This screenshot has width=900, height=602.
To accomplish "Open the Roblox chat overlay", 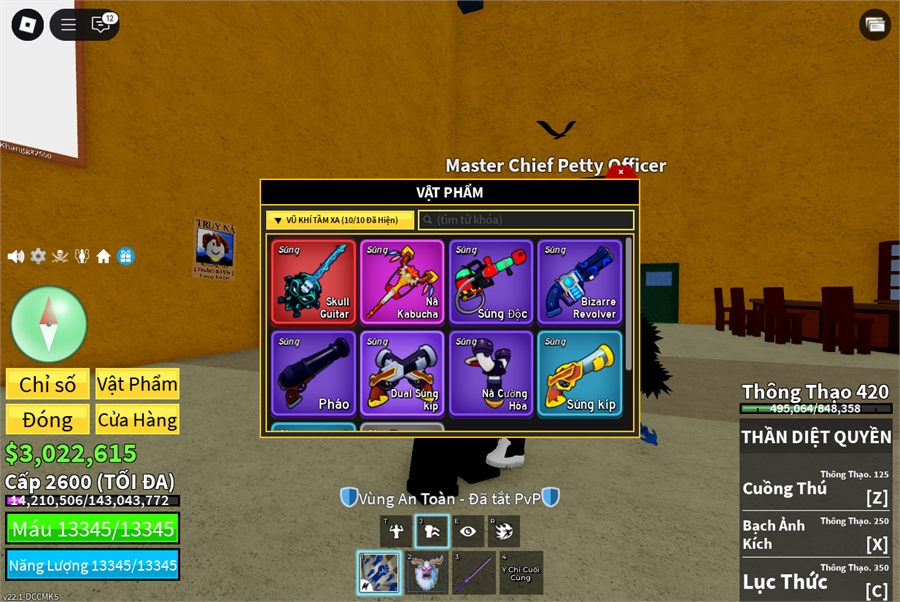I will point(101,25).
